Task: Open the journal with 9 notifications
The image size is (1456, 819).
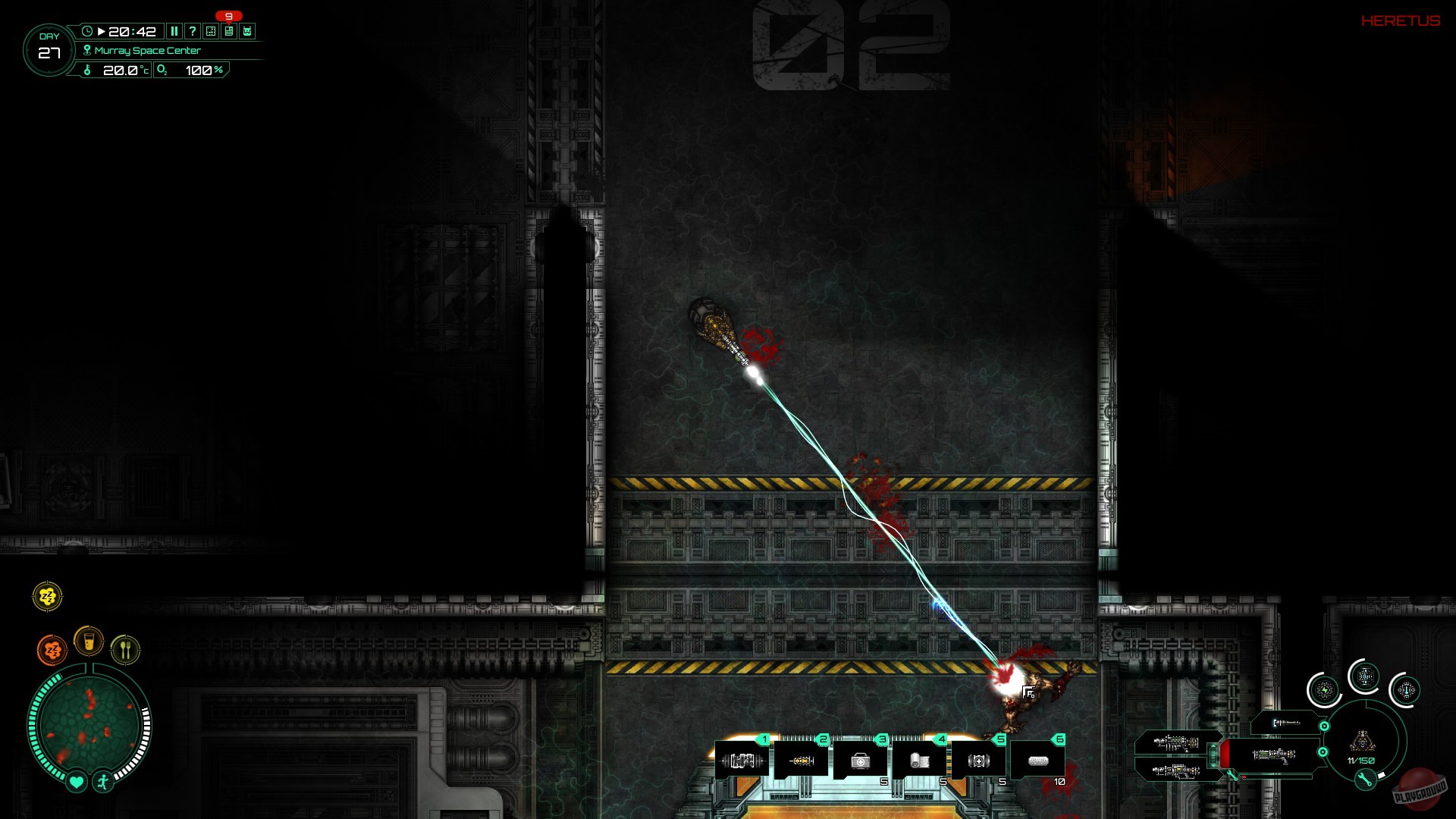Action: pos(229,31)
